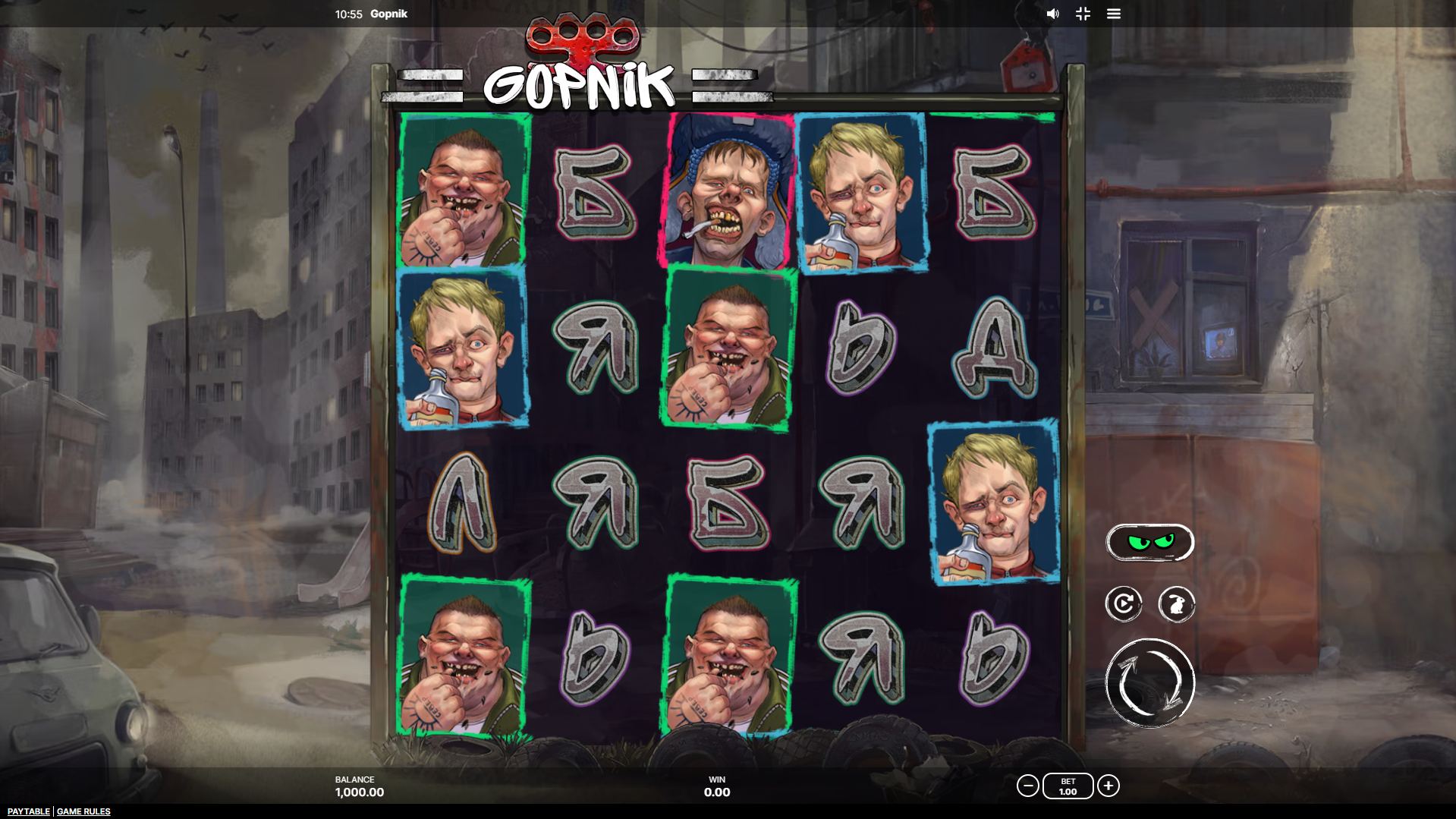Click the bottle-holding gopnik symbol on reel five

point(991,501)
